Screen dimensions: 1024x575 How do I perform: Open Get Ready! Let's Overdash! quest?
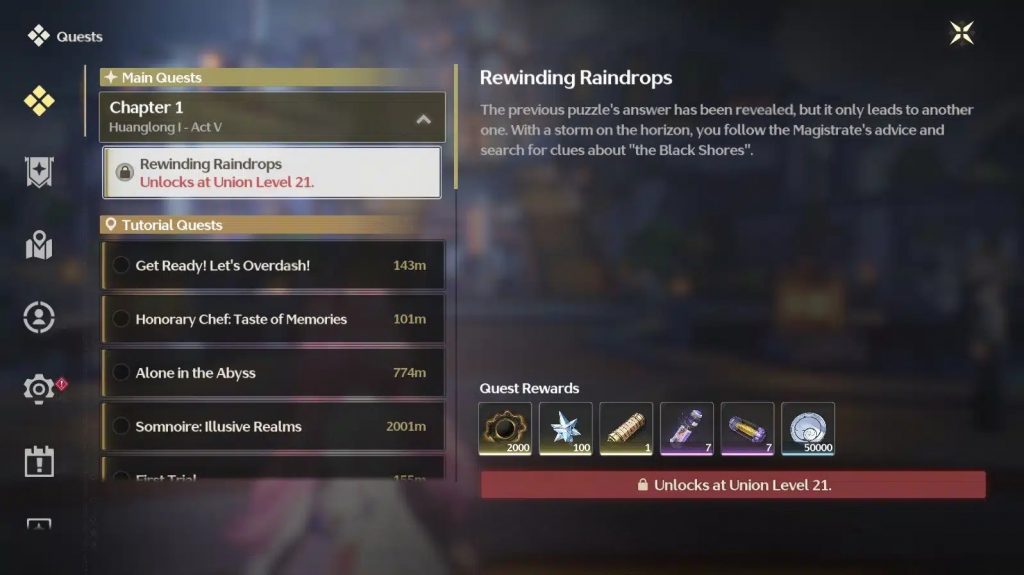click(272, 265)
